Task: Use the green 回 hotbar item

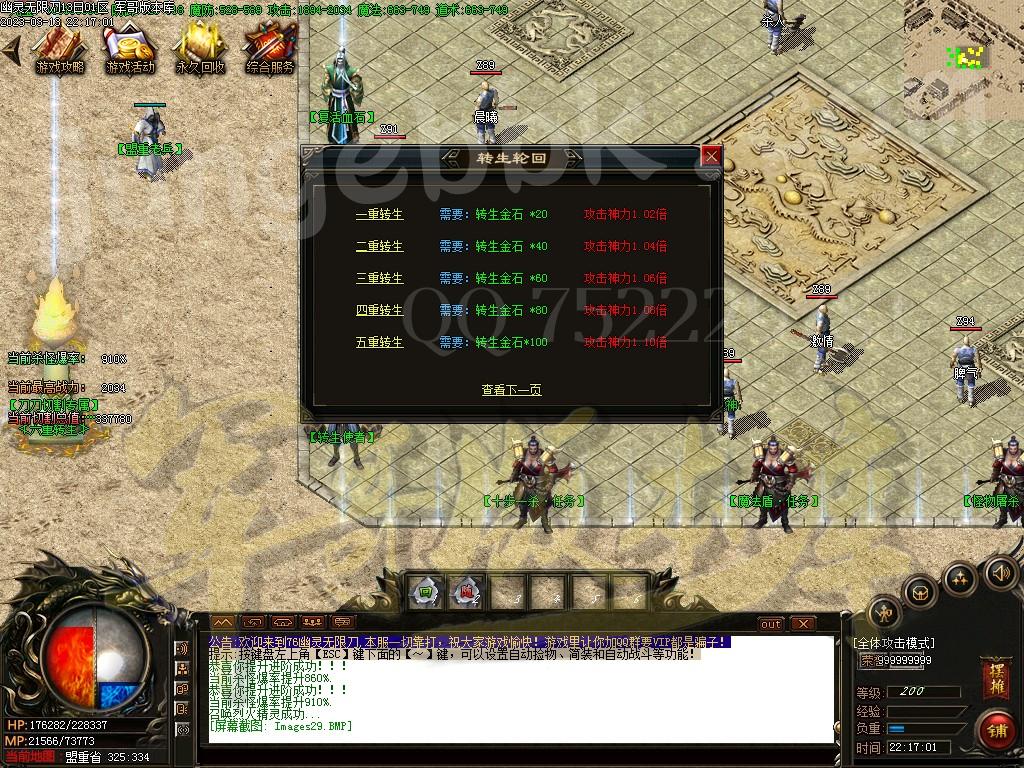Action: tap(425, 591)
